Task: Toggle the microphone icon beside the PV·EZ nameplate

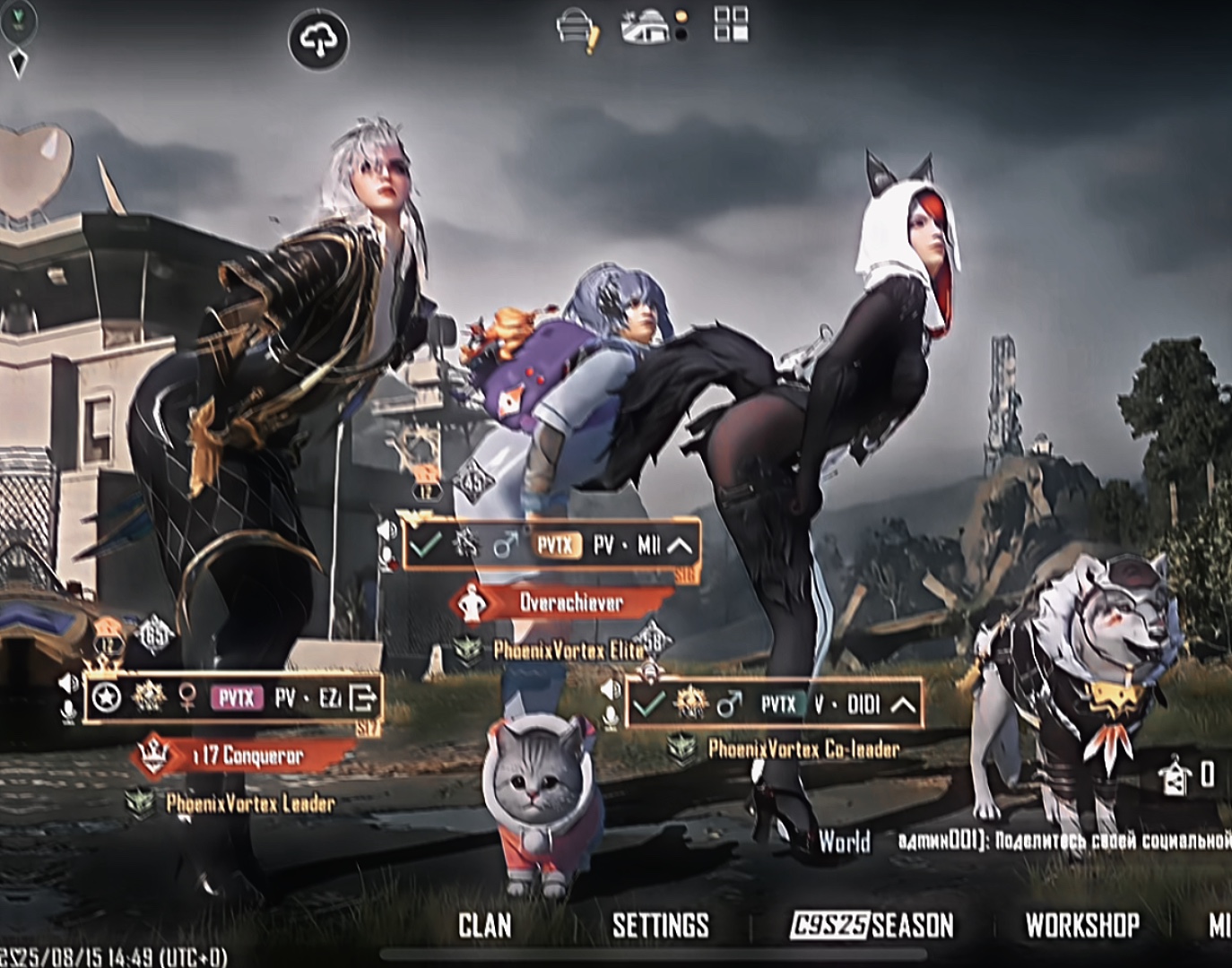Action: click(x=70, y=713)
